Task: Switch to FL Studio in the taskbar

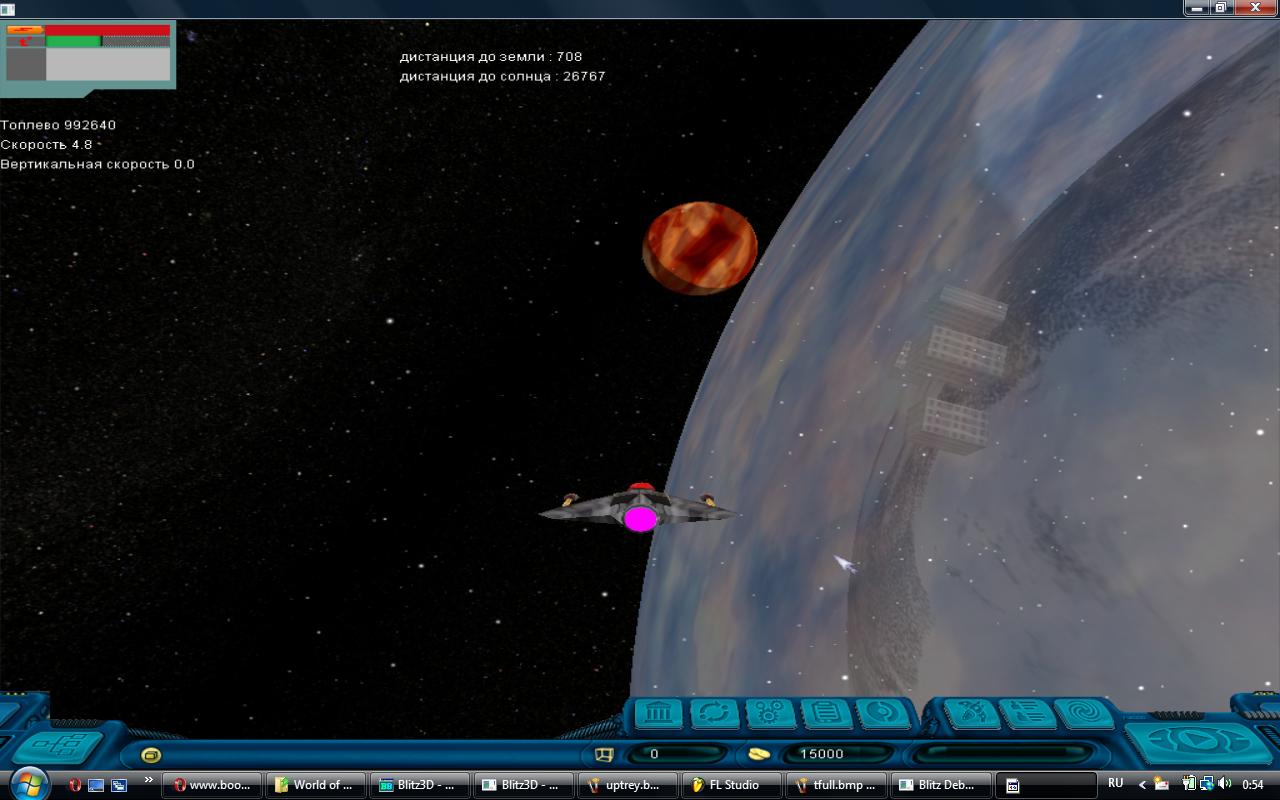Action: 730,785
